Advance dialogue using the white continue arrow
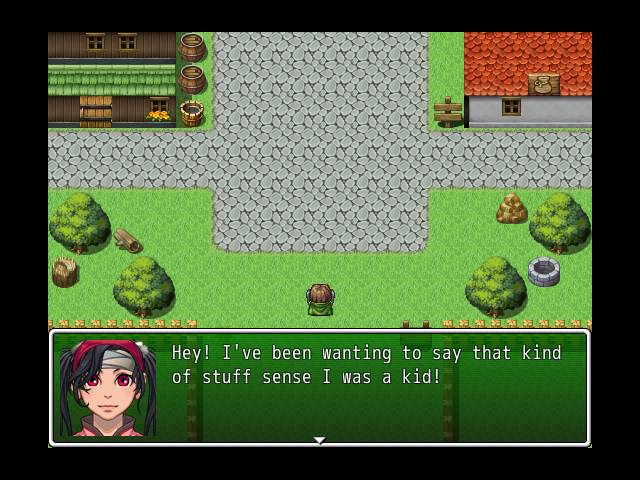640x480 pixels. click(x=319, y=440)
